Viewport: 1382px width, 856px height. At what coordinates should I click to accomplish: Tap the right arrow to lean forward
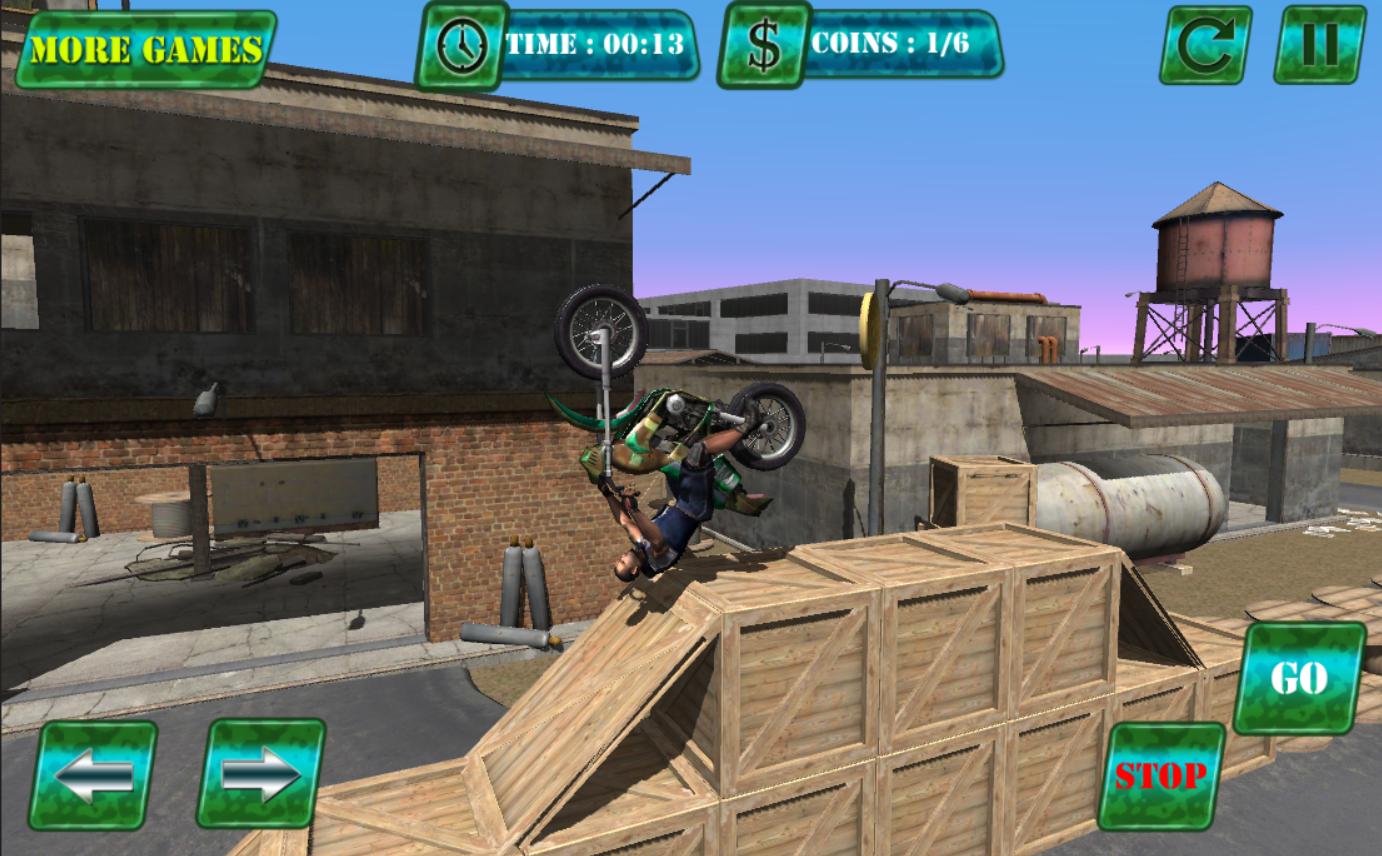(262, 775)
